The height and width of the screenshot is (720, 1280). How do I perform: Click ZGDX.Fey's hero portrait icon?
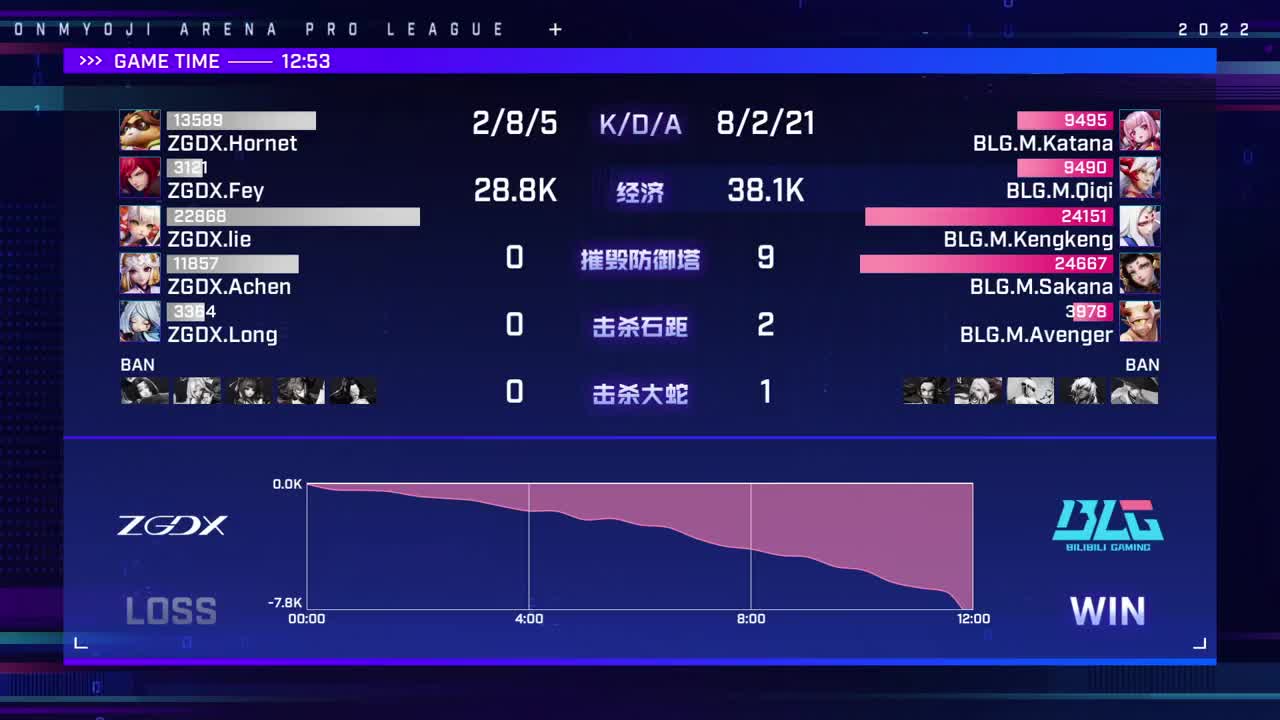coord(140,178)
